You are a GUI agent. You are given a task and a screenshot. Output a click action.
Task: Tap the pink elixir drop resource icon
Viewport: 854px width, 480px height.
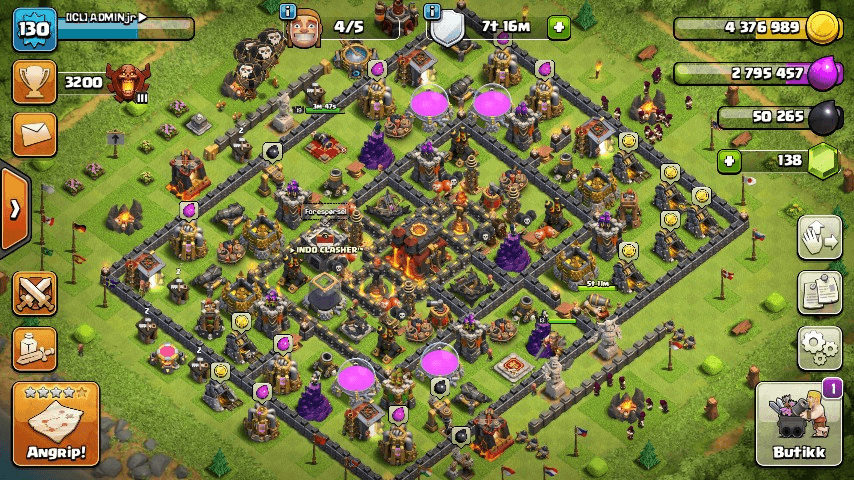pyautogui.click(x=822, y=73)
